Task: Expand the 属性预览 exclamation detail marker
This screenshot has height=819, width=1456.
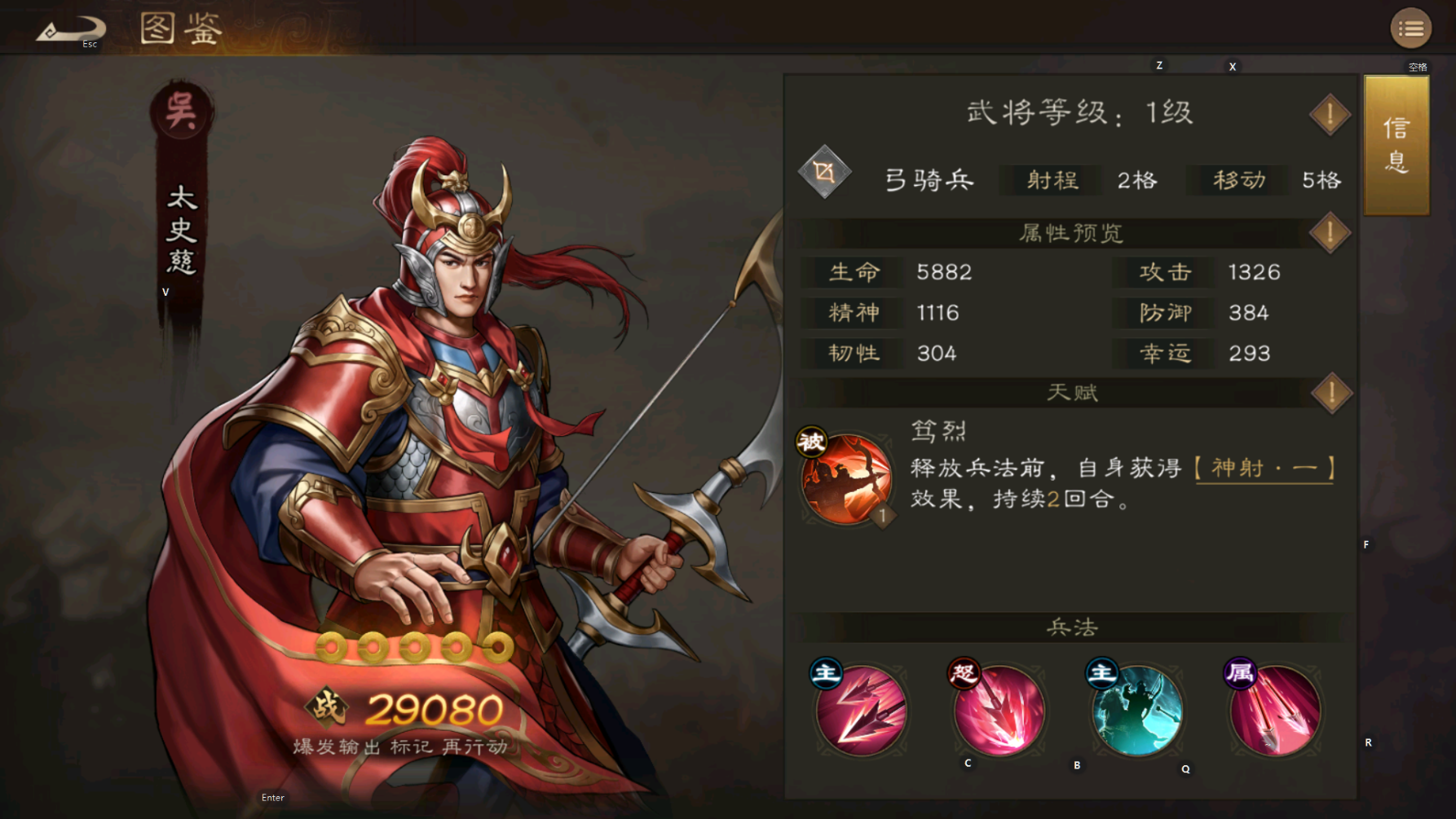Action: point(1329,232)
